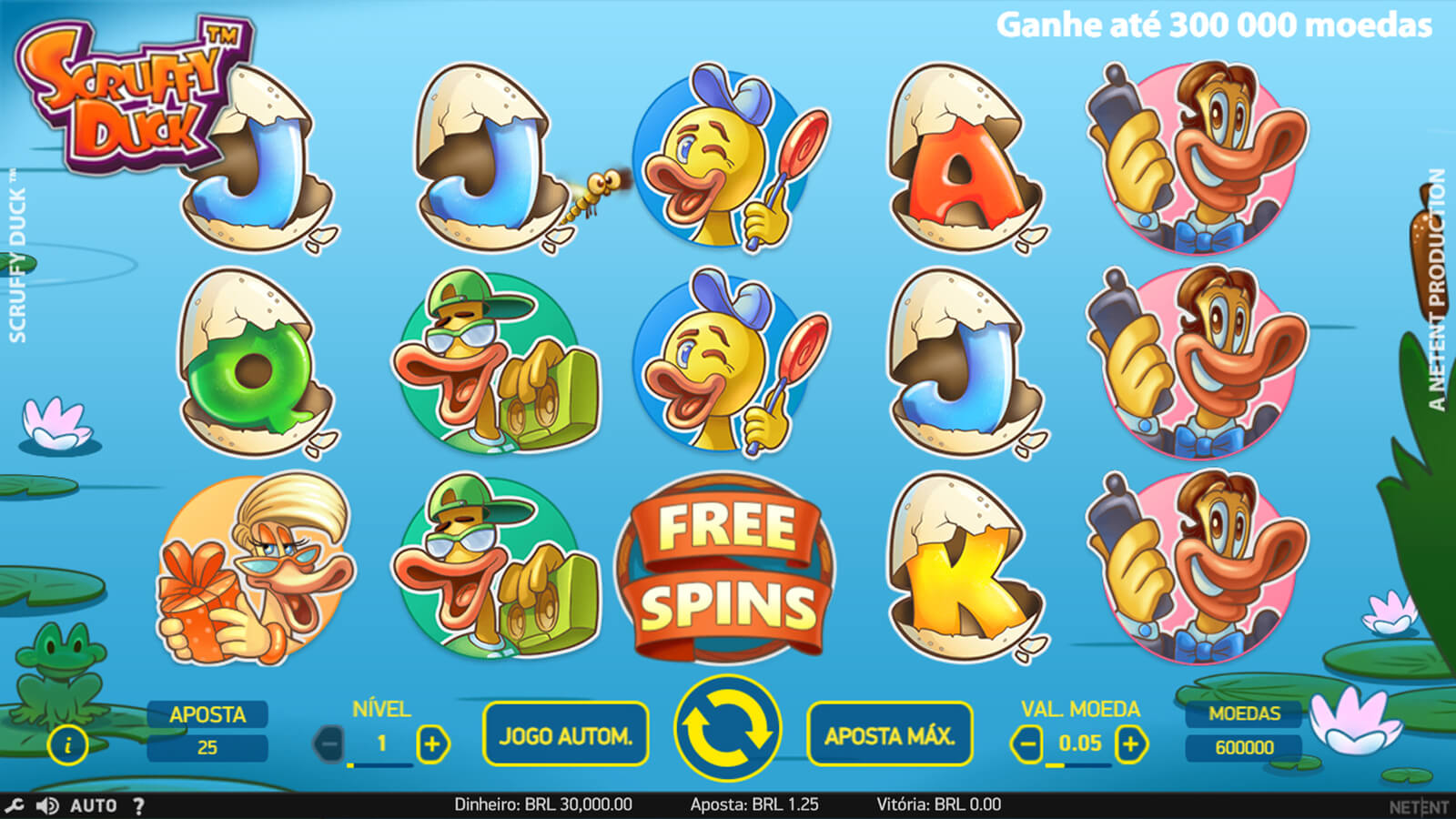Viewport: 1456px width, 819px height.
Task: Show game help via the question mark
Action: 138,805
